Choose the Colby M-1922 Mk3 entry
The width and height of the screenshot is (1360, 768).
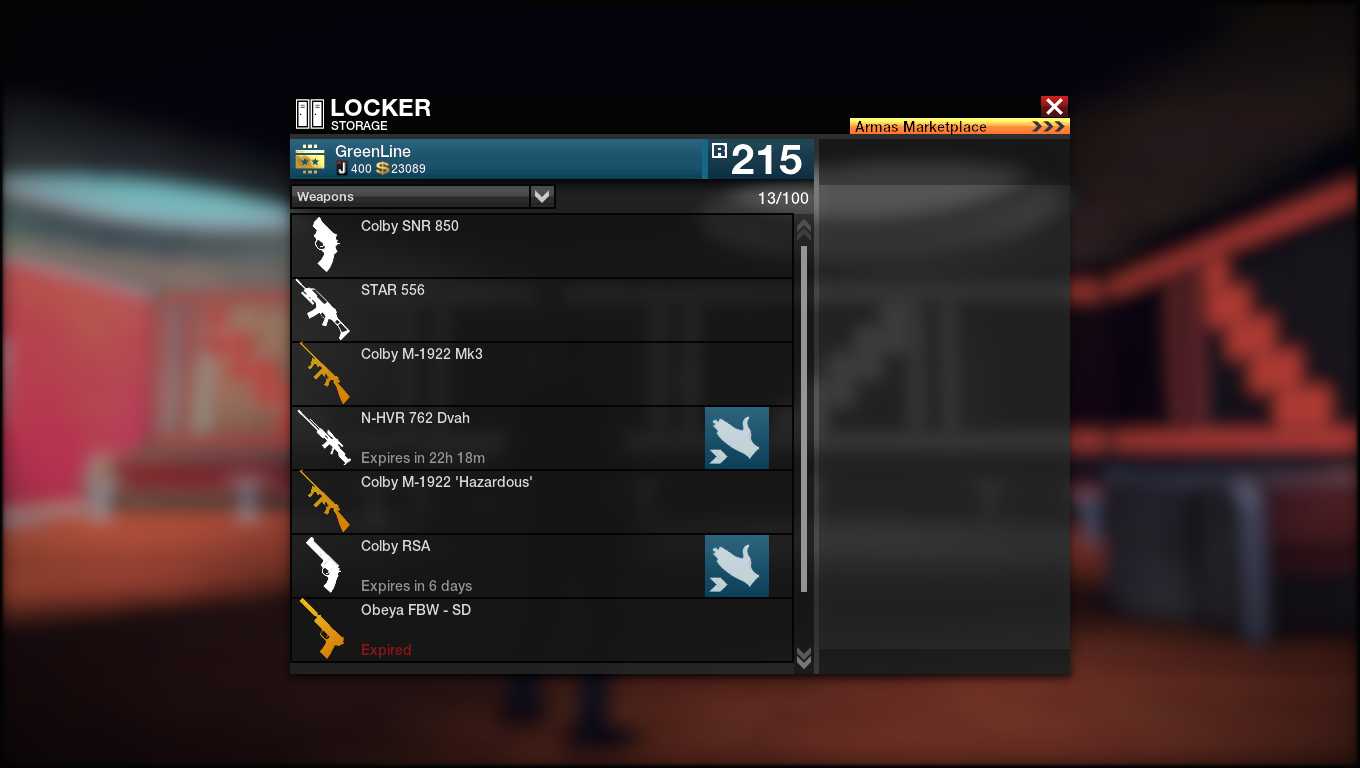click(541, 374)
